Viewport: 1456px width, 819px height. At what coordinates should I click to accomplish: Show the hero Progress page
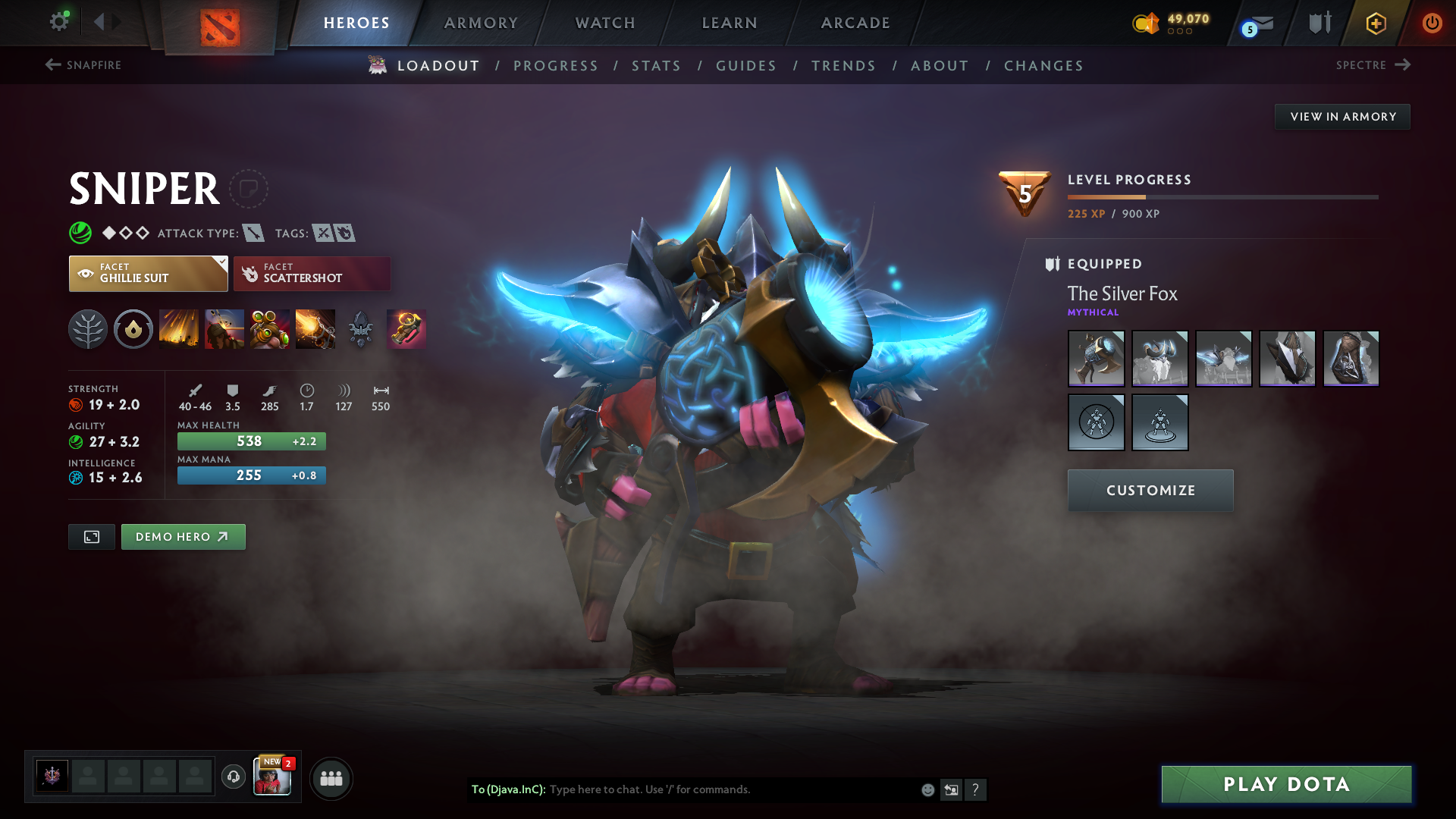pos(556,66)
